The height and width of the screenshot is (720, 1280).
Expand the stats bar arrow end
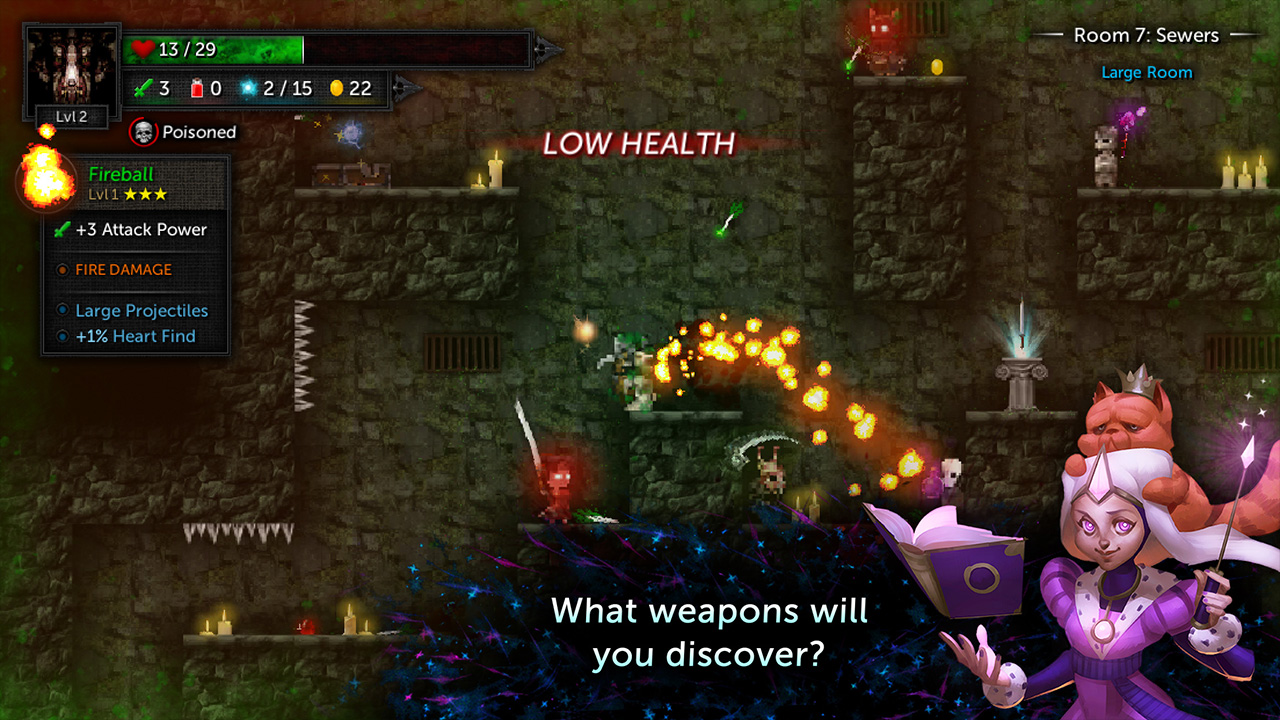coord(406,88)
